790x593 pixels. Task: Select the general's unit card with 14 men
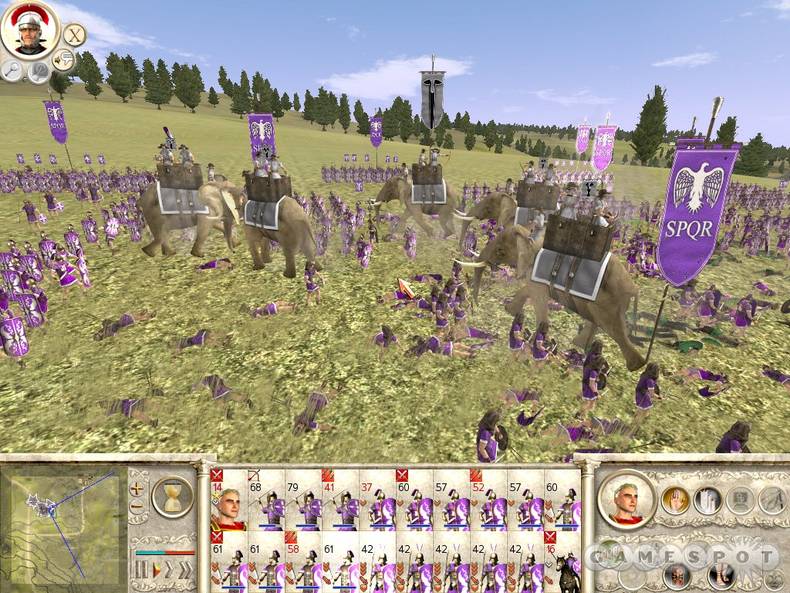point(229,499)
